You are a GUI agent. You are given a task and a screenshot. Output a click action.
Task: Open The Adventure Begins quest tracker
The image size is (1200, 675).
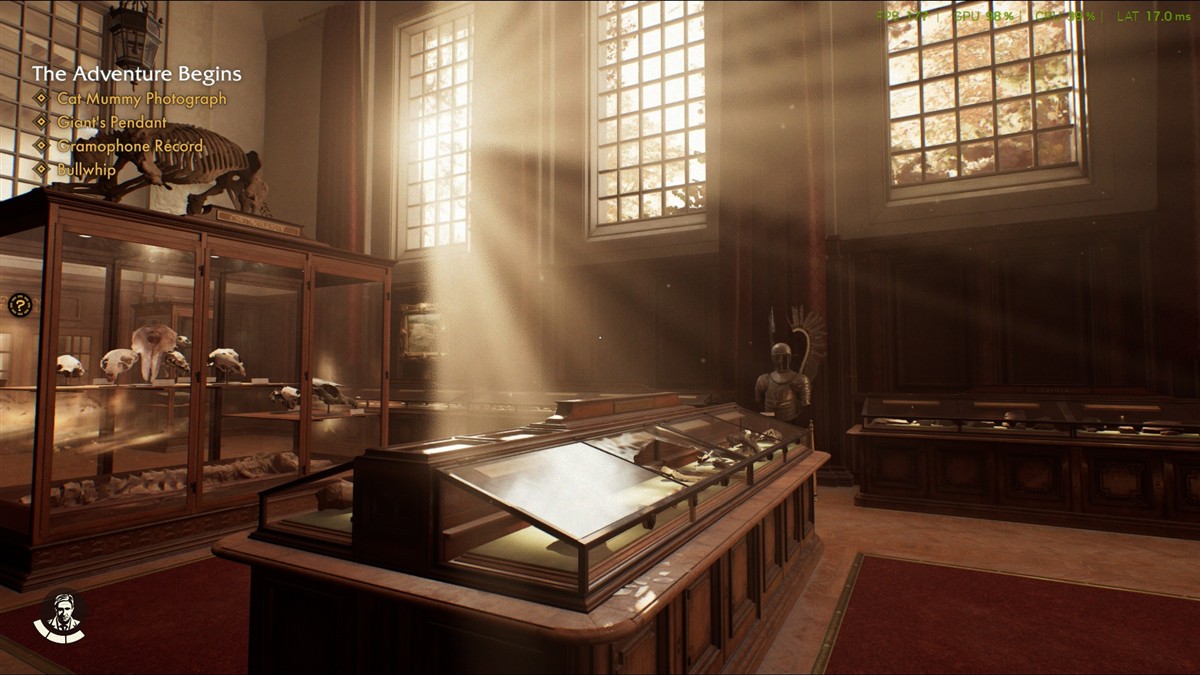tap(136, 74)
